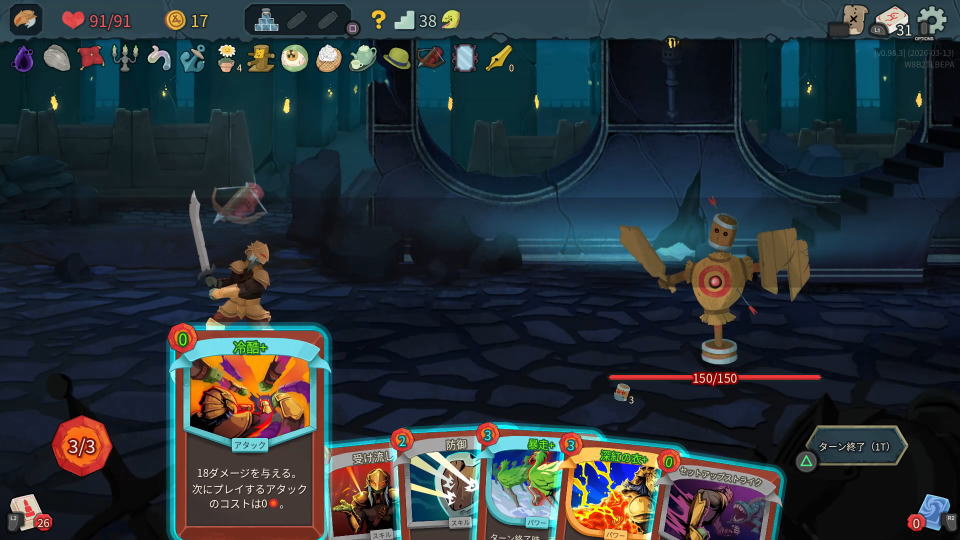The height and width of the screenshot is (540, 960).
Task: End the turn with ターン終了
Action: [x=856, y=446]
